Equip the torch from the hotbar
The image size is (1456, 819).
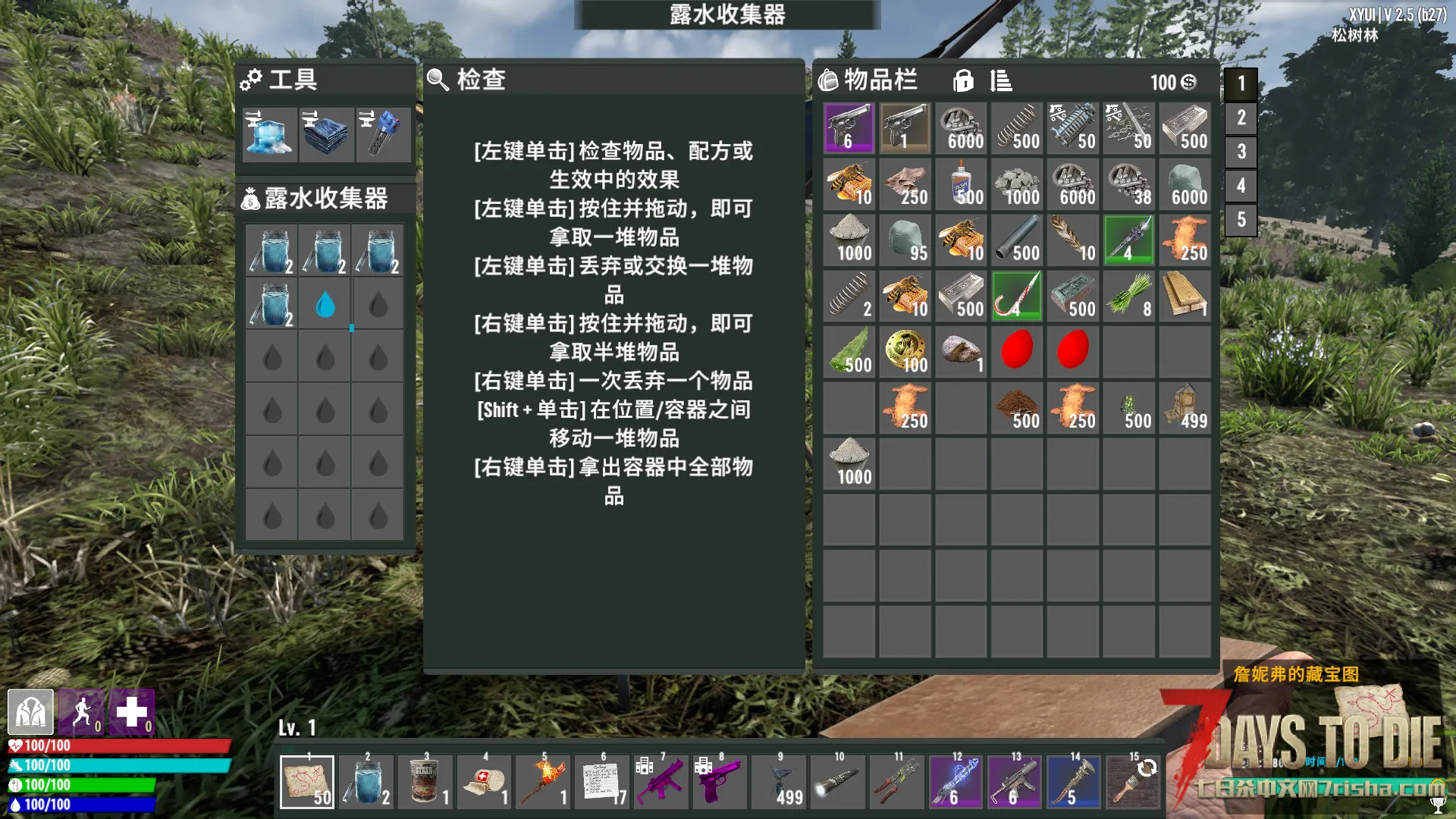click(544, 783)
